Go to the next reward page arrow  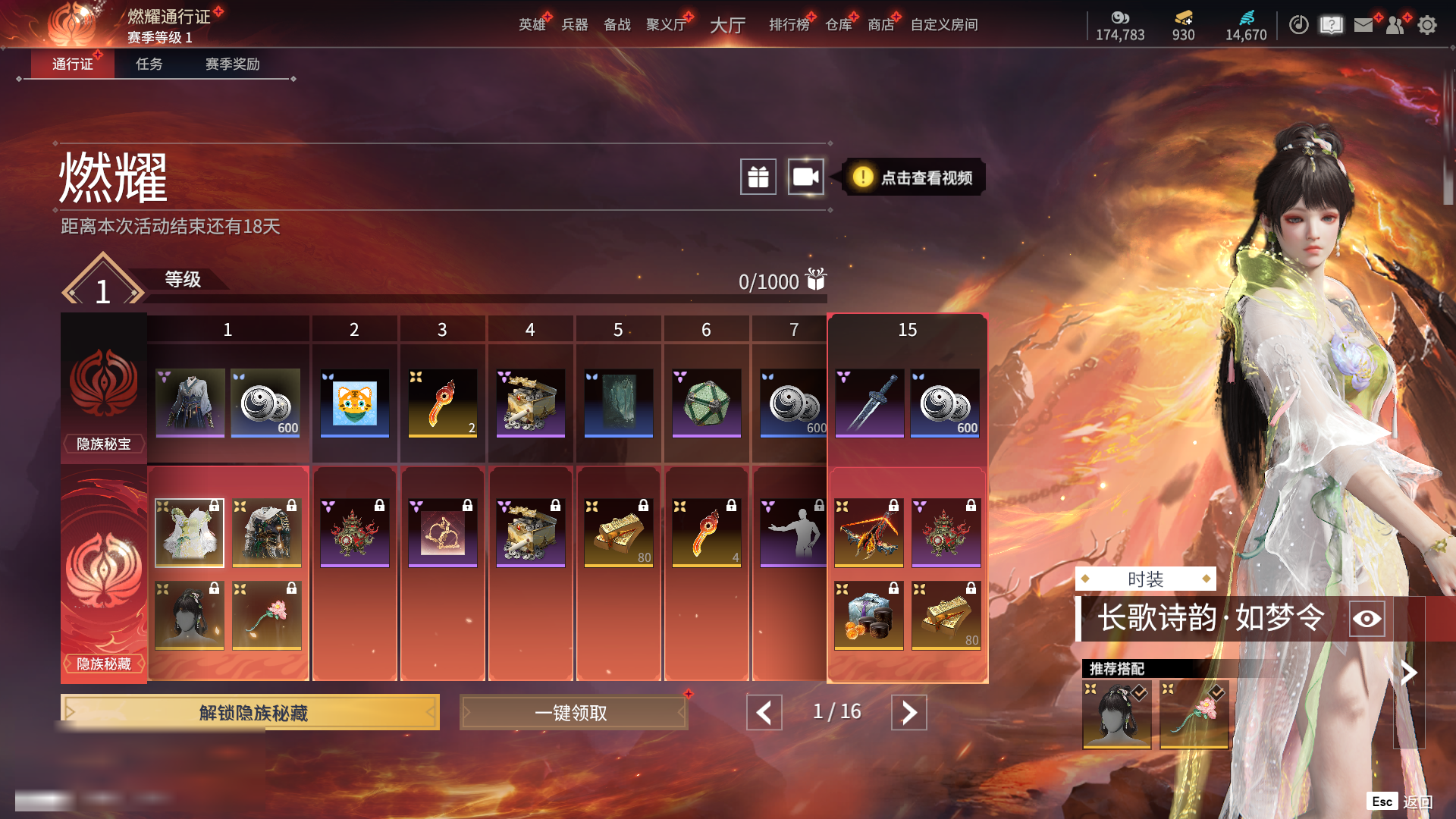click(x=908, y=713)
